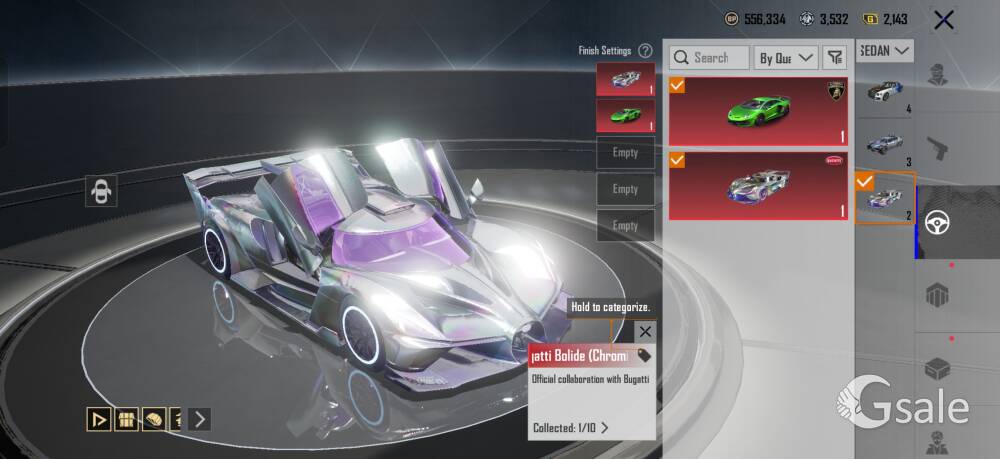This screenshot has width=1000, height=459.
Task: Expand the preview toolbar arrow
Action: click(200, 419)
